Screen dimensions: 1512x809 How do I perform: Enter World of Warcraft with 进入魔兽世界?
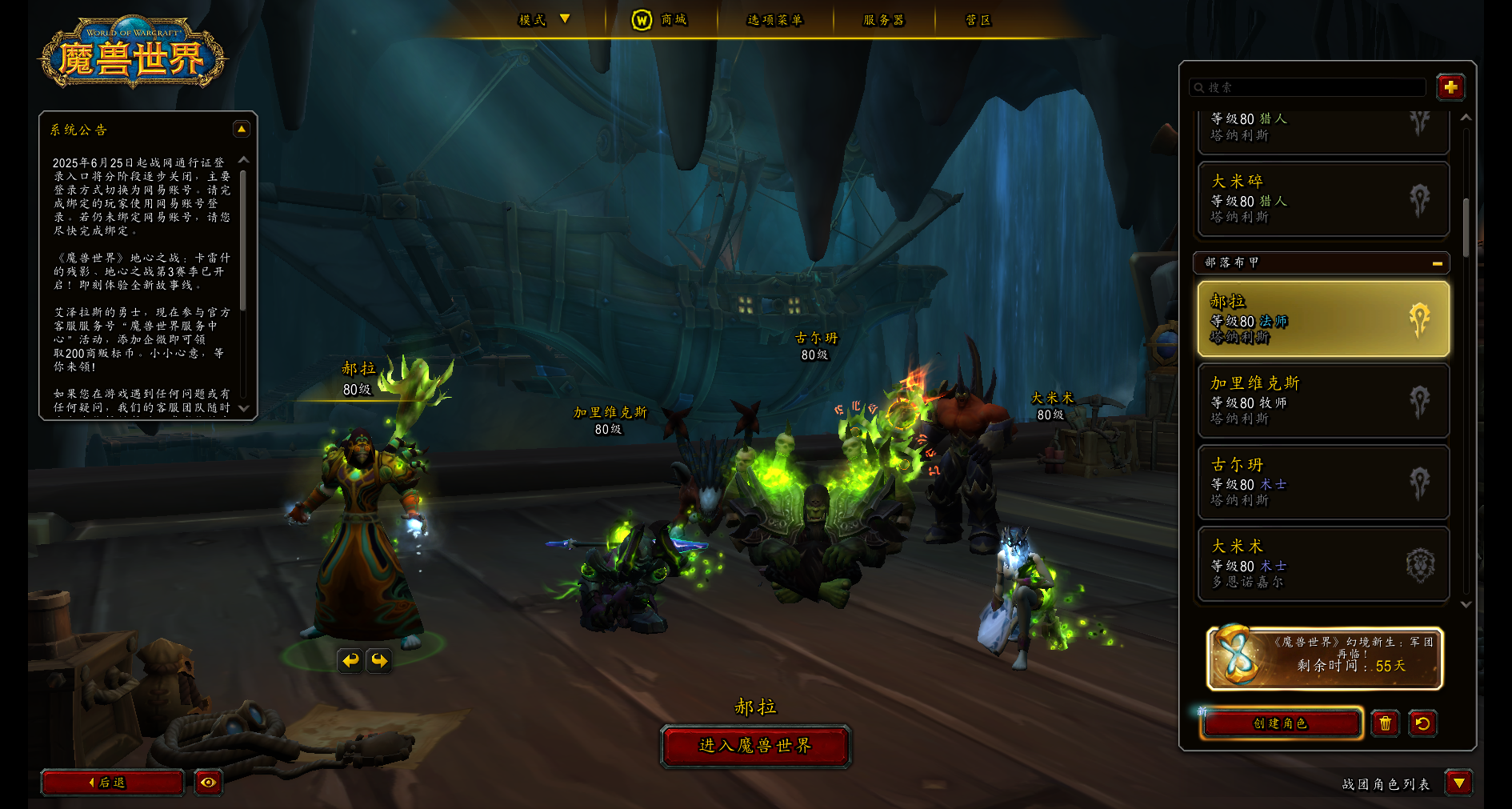[x=755, y=746]
